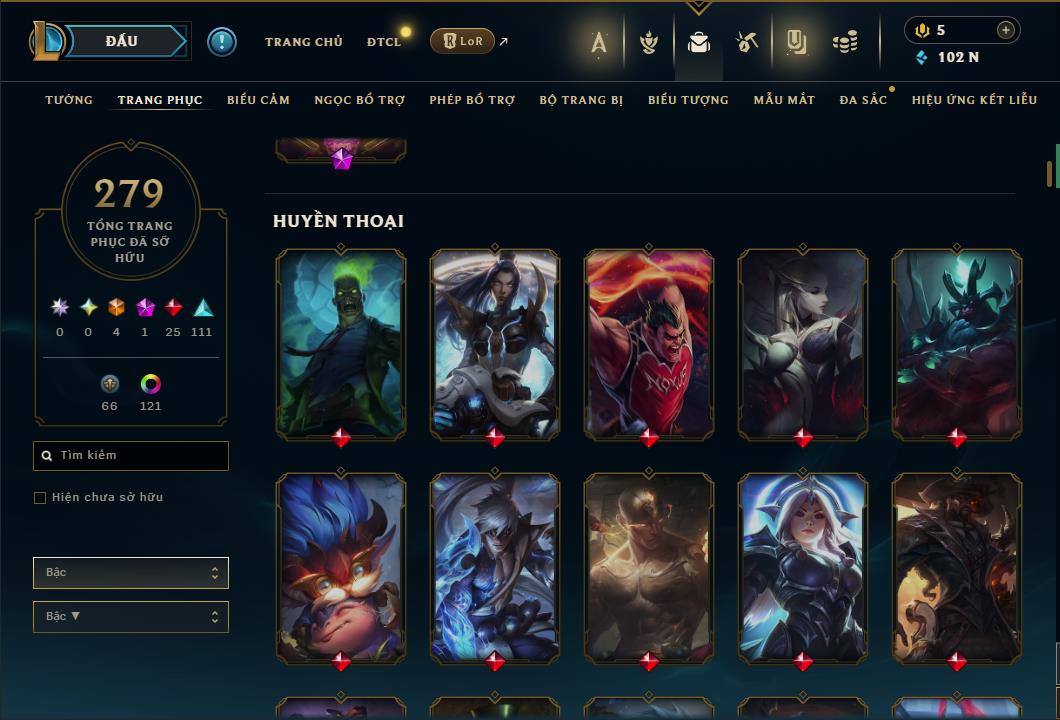
Task: Toggle the Hiện chưa sở hữu checkbox
Action: click(40, 498)
